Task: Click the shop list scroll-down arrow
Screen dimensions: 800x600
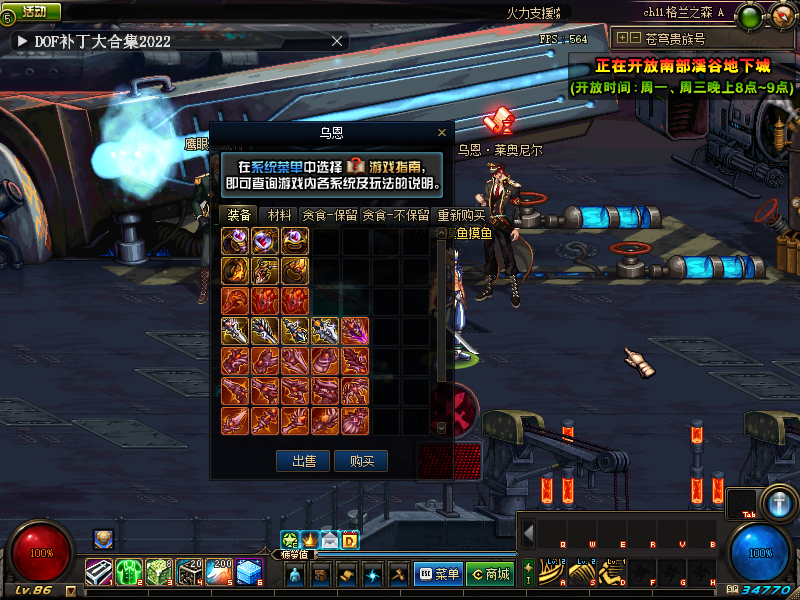Action: pos(442,427)
